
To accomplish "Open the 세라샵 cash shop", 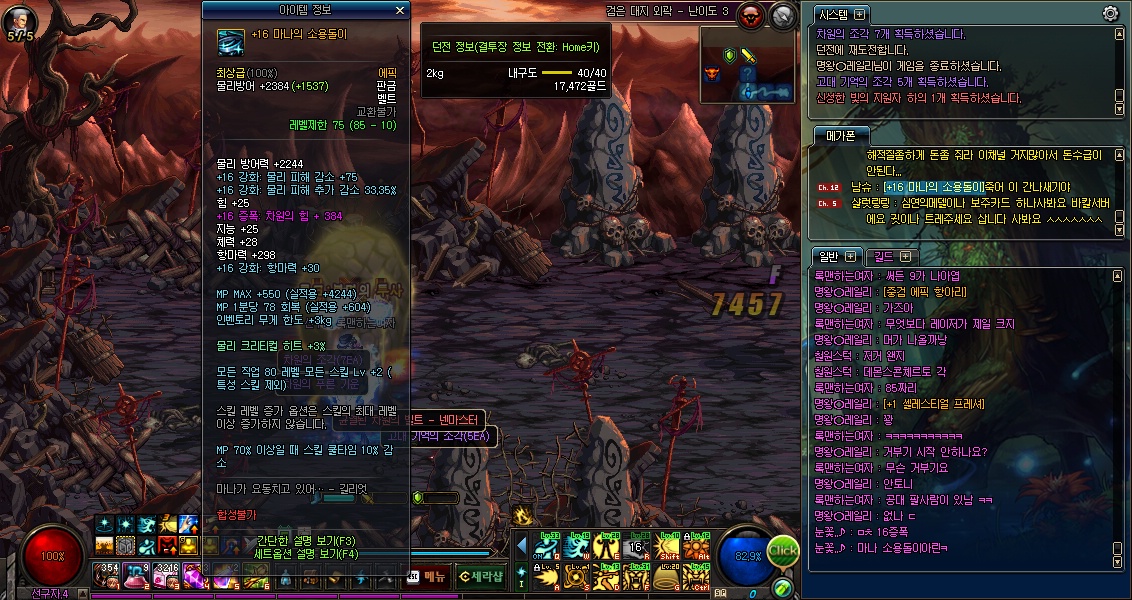I will pyautogui.click(x=481, y=575).
